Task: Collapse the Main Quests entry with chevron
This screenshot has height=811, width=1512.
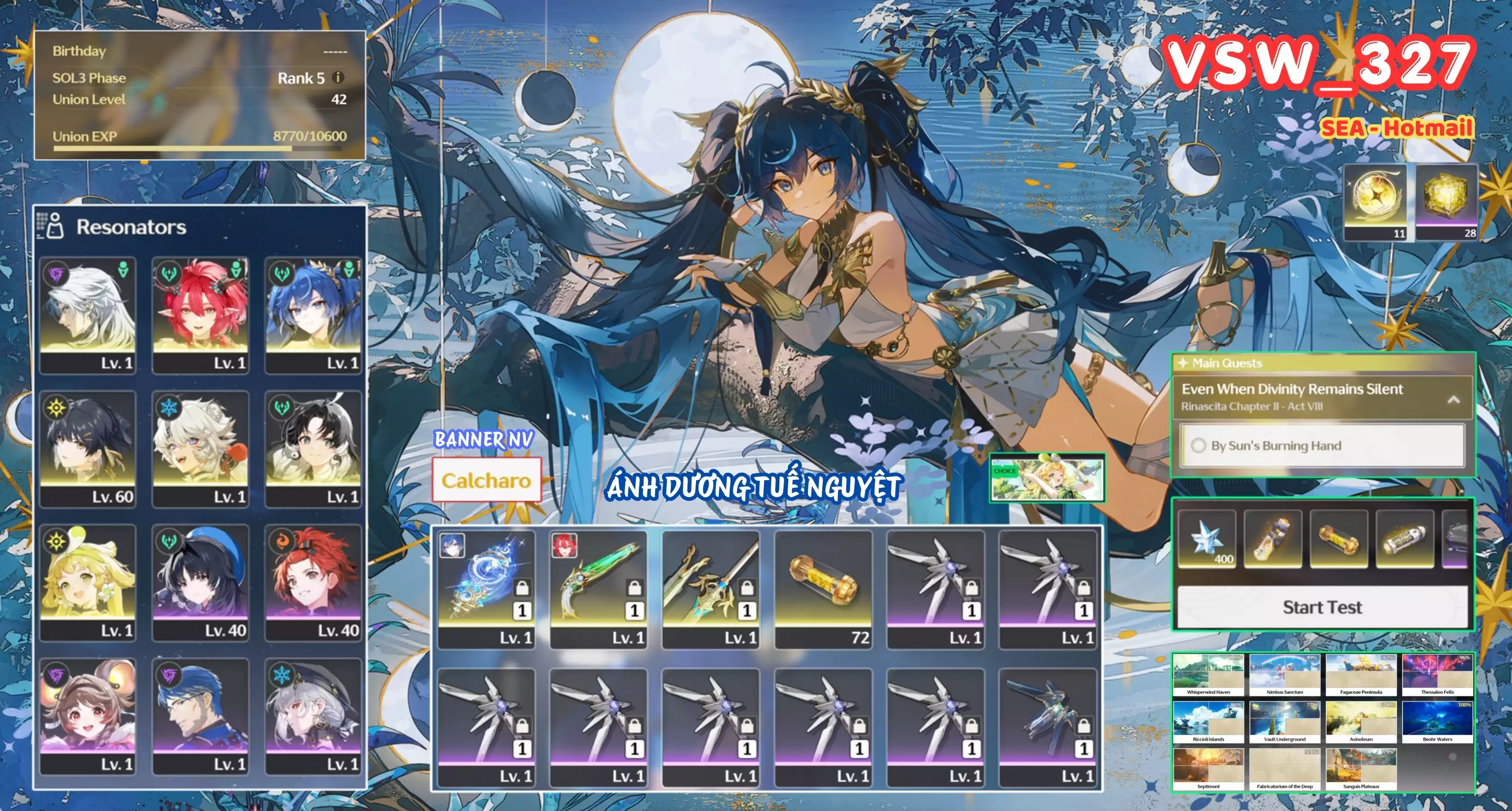Action: click(x=1453, y=399)
